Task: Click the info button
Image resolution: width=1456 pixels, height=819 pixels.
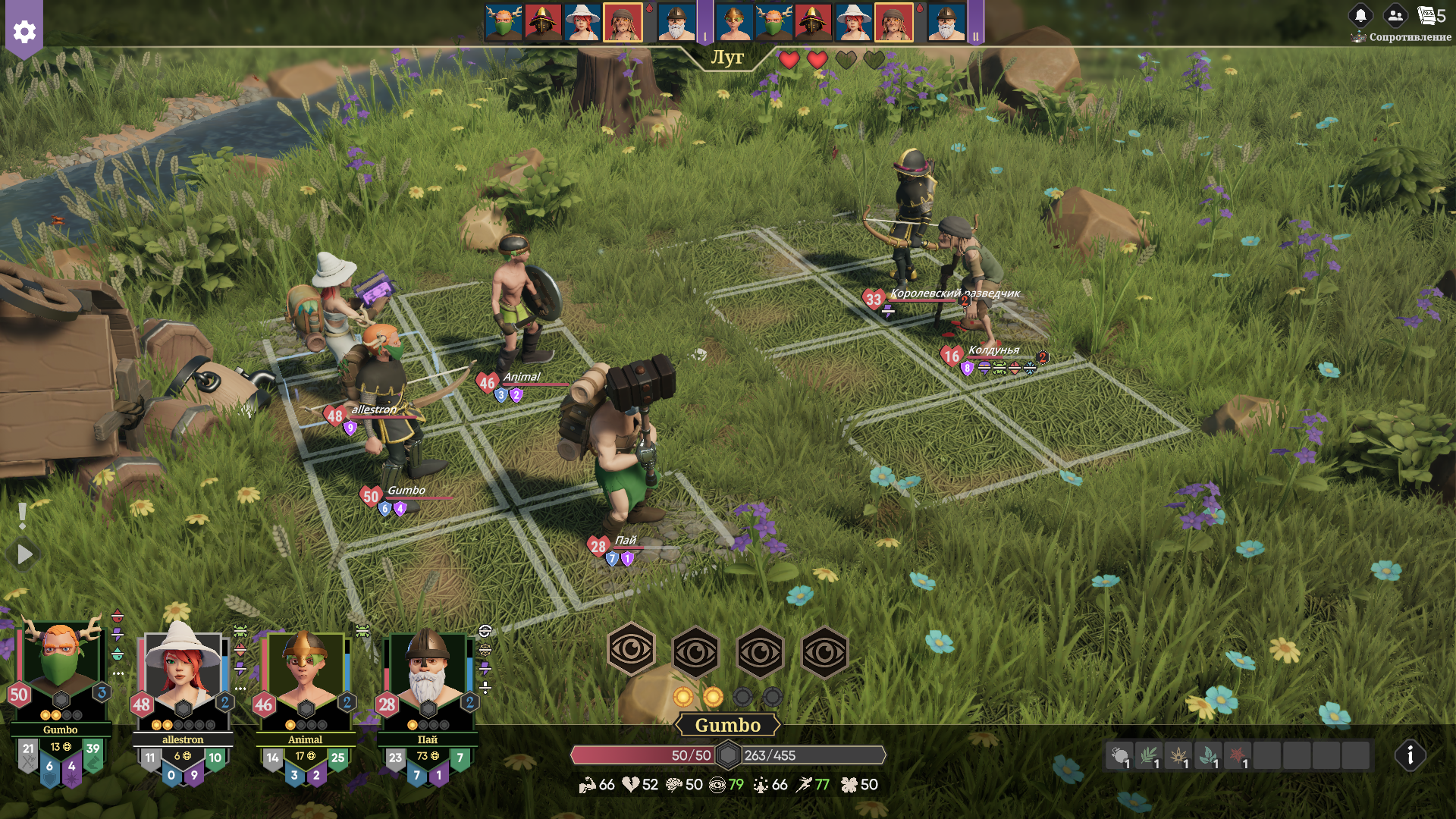Action: pos(1410,755)
